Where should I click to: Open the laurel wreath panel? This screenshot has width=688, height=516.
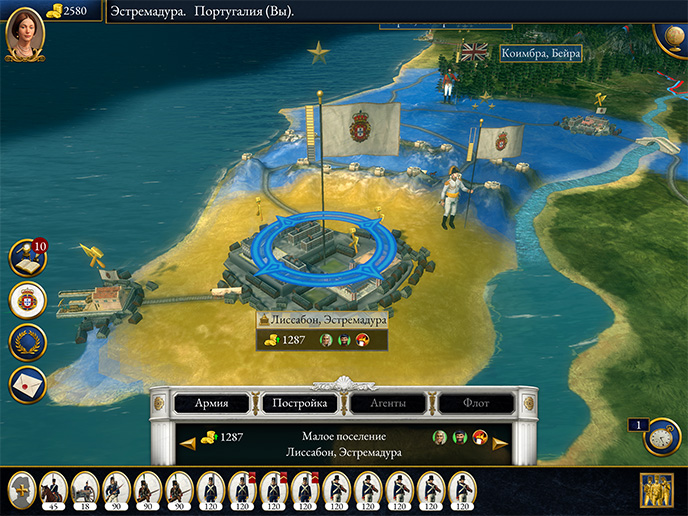click(x=27, y=343)
